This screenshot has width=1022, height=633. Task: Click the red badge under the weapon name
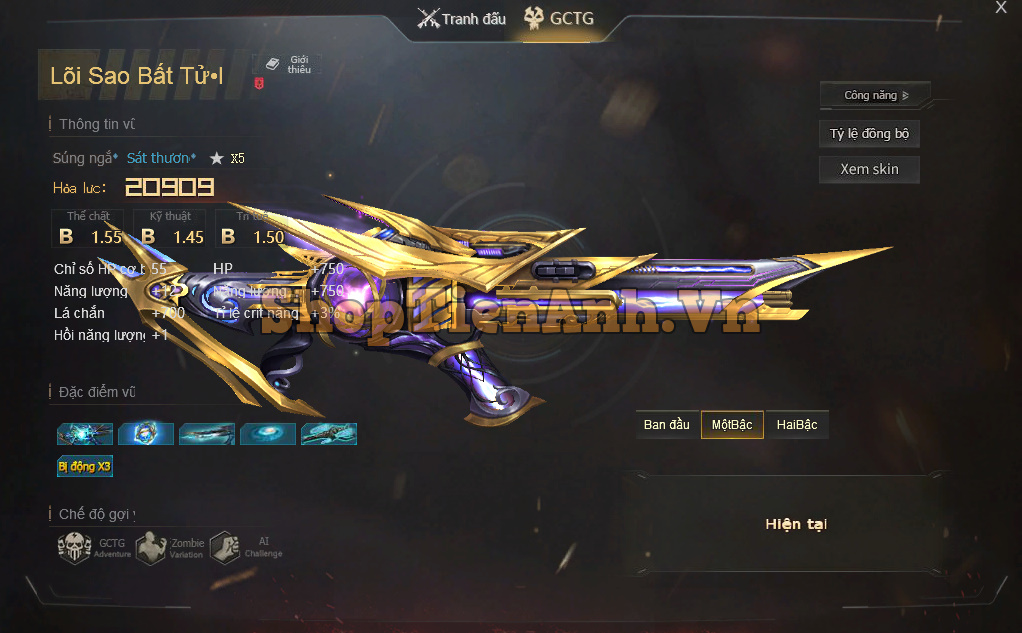(x=259, y=86)
